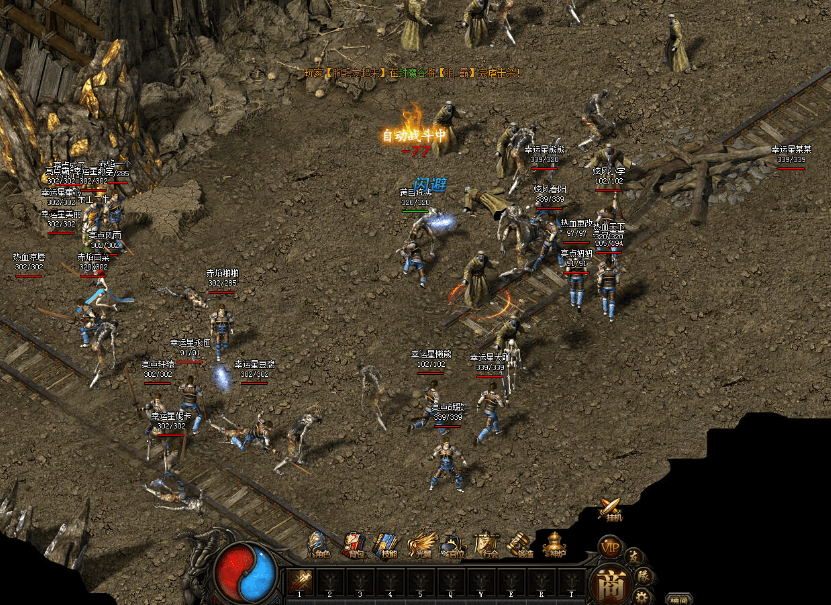Open the gear settings button
Viewport: 831px width, 605px height.
[642, 596]
